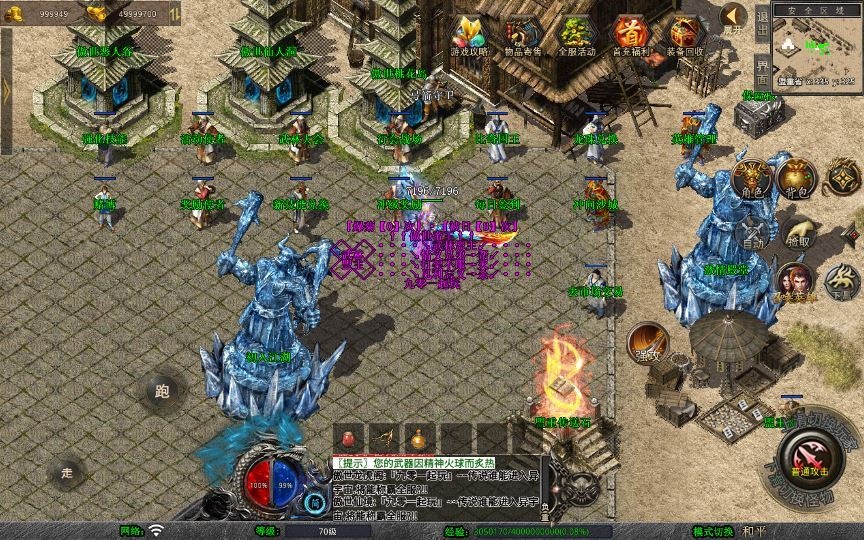Open the 背包 backpack
The image size is (864, 540).
click(x=798, y=178)
